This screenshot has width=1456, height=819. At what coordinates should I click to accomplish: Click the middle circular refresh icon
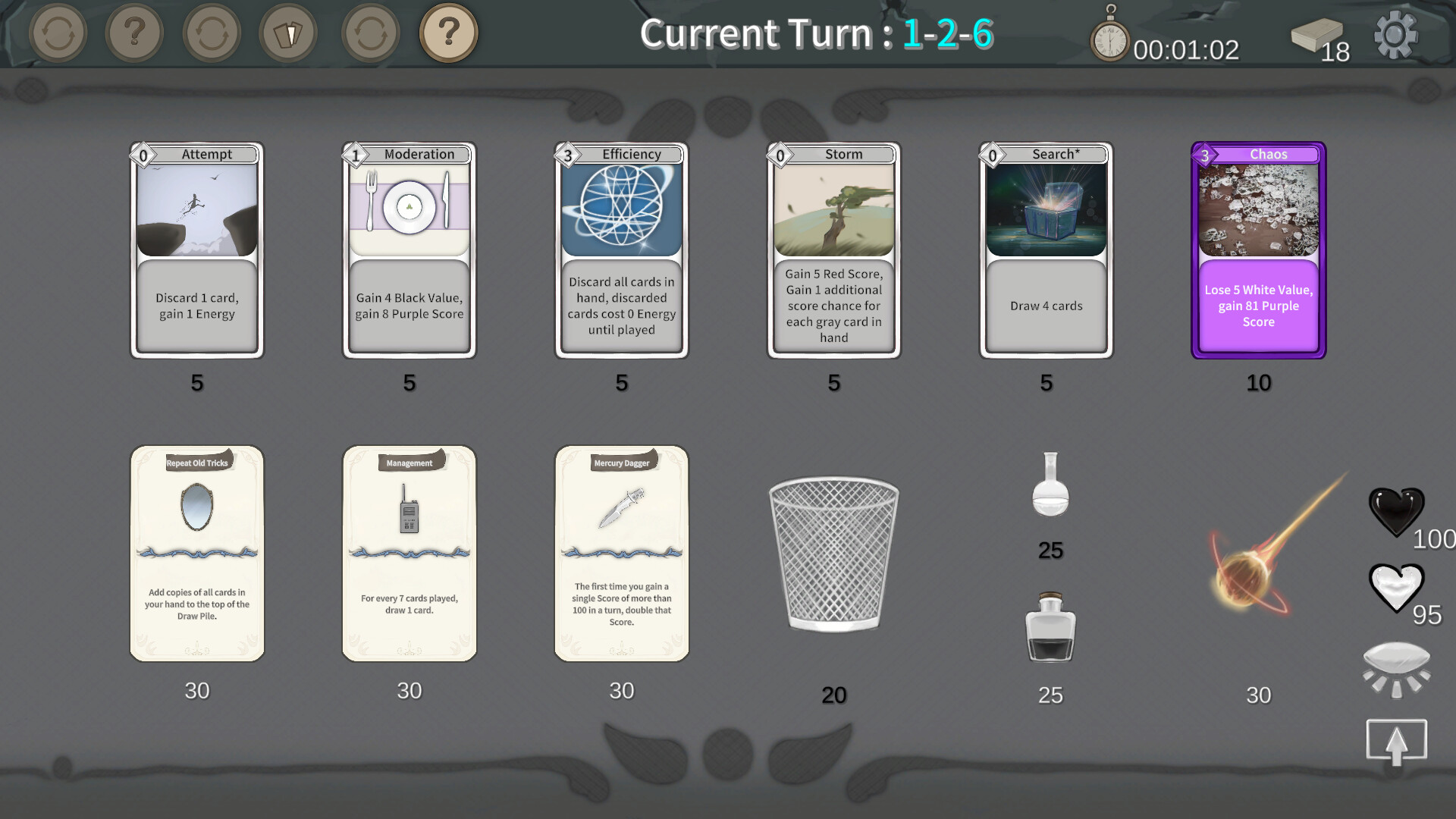point(212,33)
